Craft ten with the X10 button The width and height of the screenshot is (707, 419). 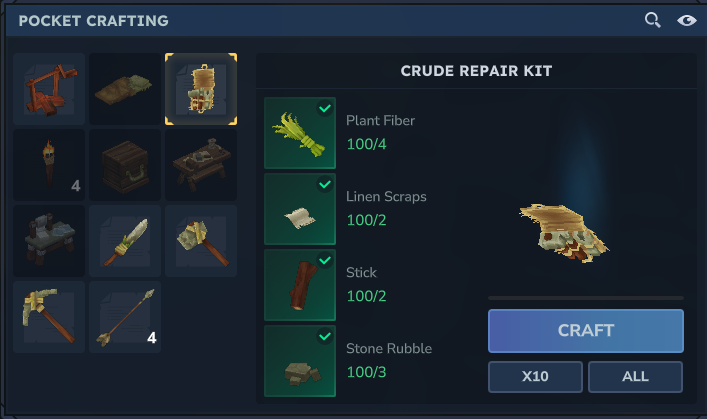tap(535, 377)
